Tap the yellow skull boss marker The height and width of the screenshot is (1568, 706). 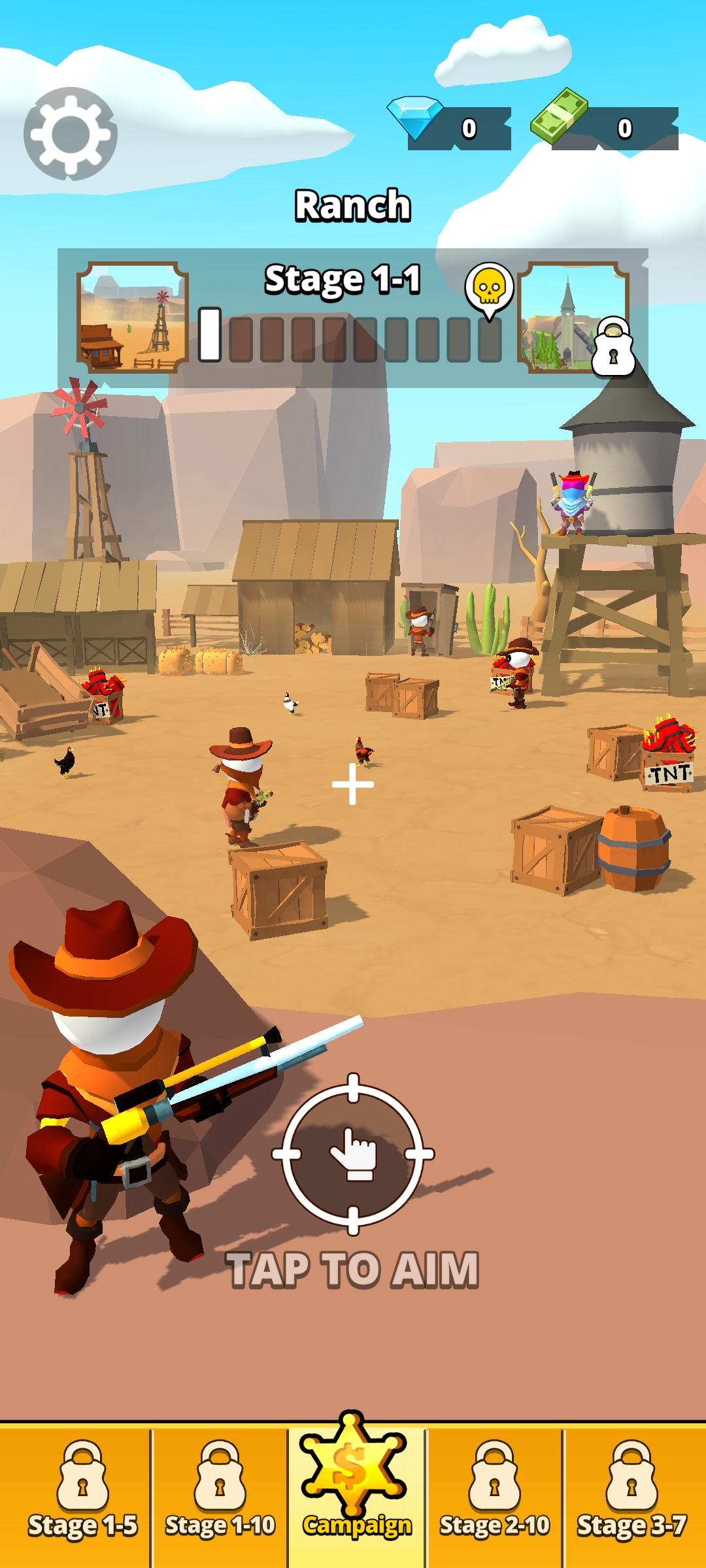pyautogui.click(x=489, y=286)
